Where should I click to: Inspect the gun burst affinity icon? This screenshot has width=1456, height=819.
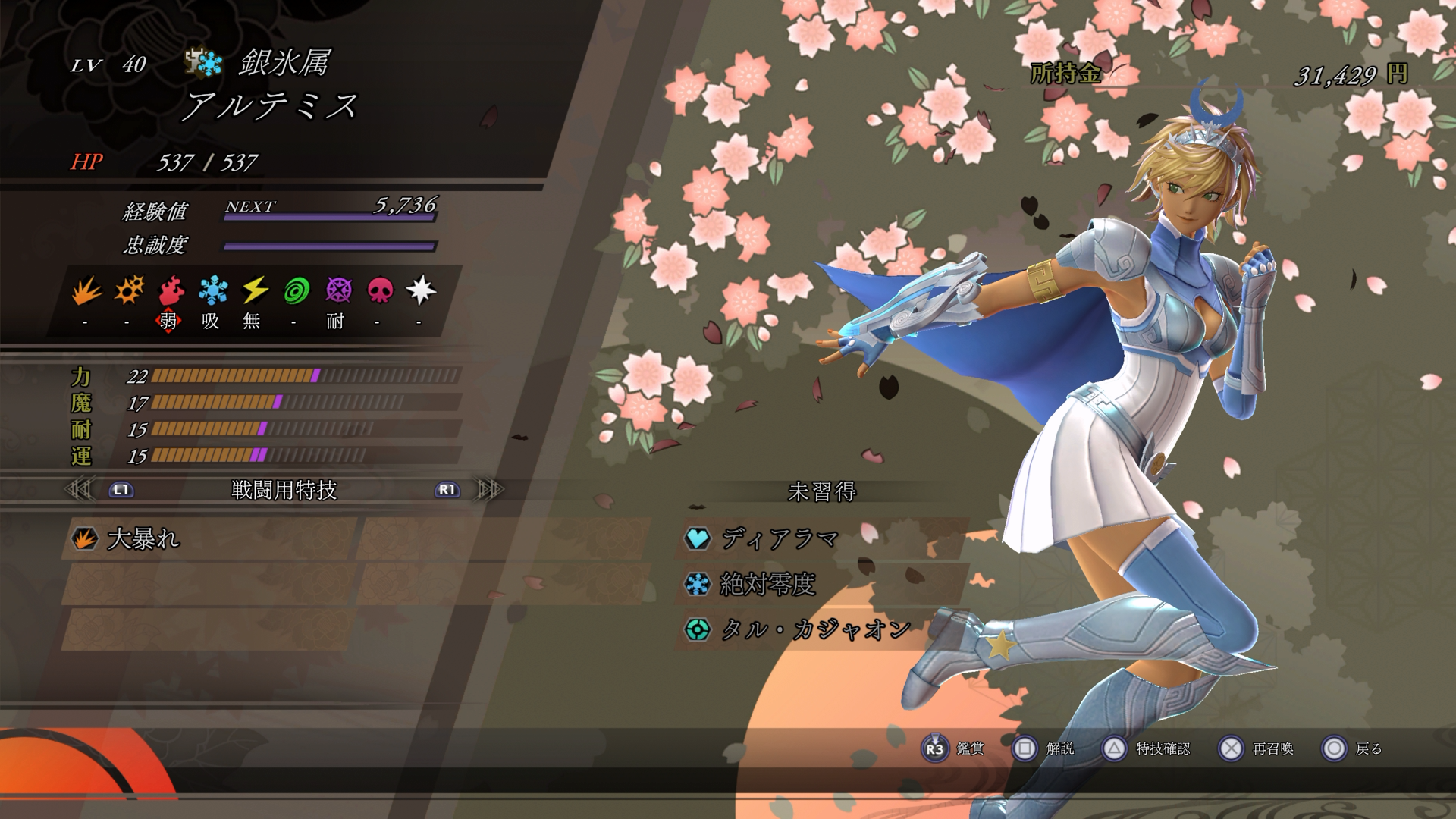tap(129, 291)
